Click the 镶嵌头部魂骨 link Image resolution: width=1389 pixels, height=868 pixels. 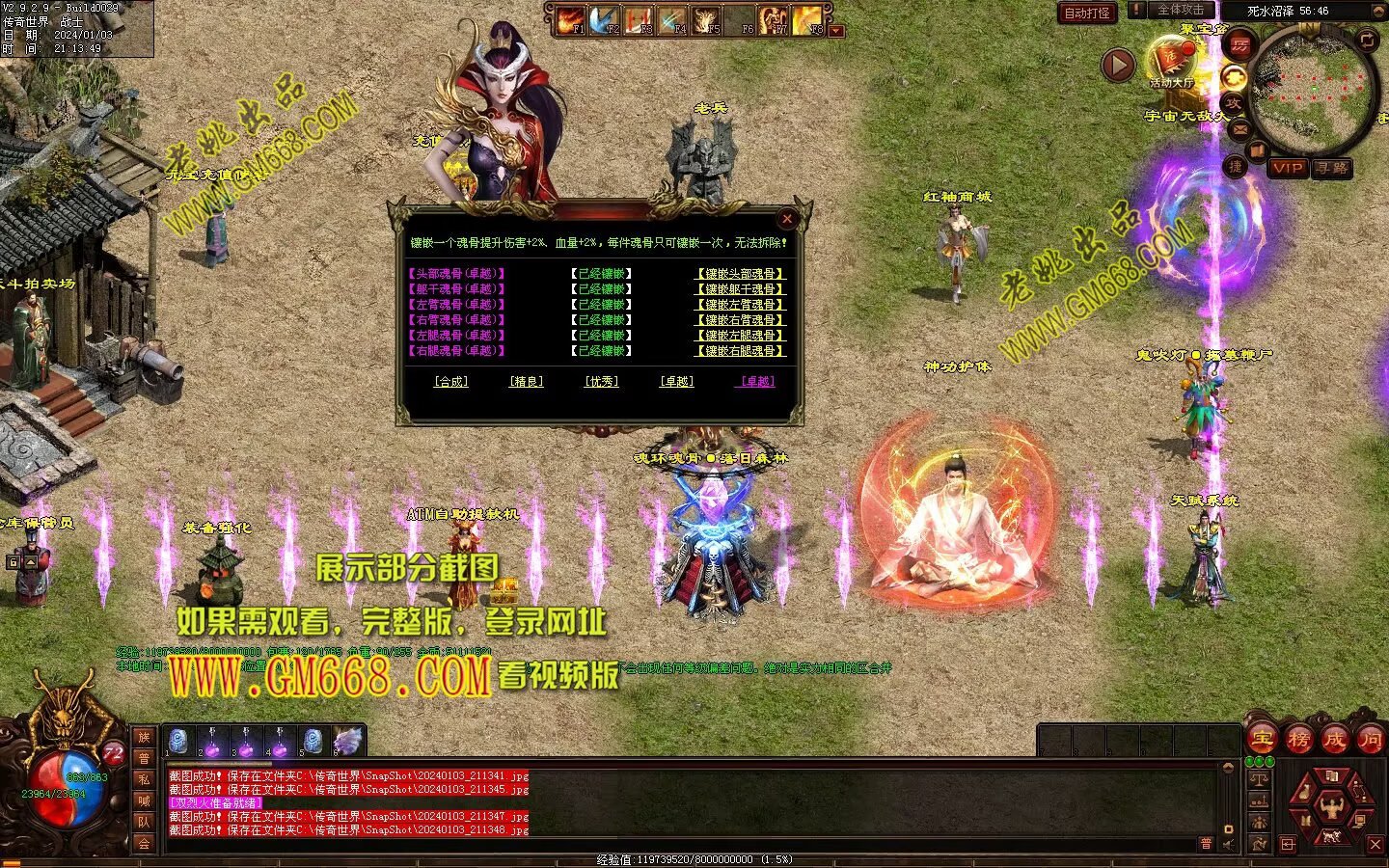(x=740, y=274)
